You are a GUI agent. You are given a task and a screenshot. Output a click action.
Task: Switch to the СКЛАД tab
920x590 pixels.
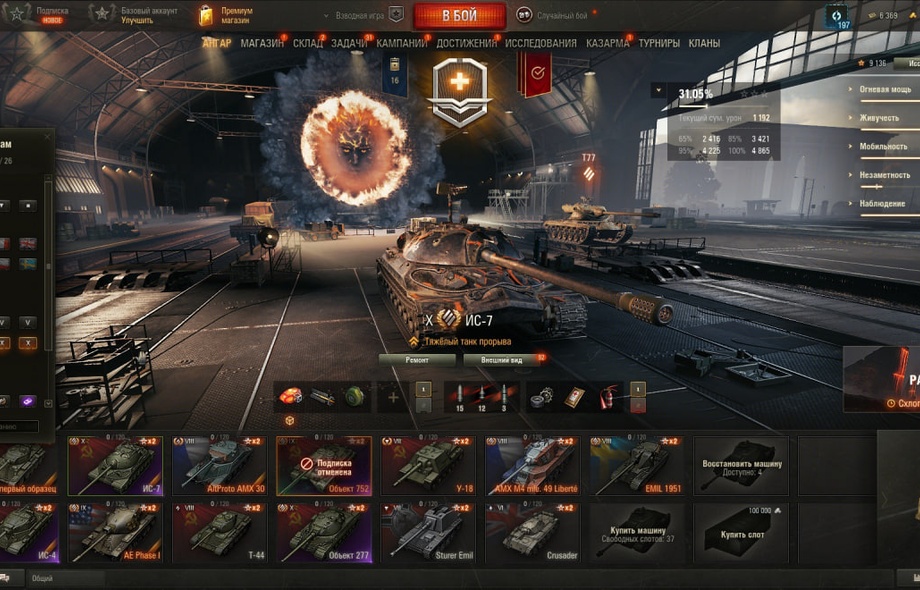308,43
